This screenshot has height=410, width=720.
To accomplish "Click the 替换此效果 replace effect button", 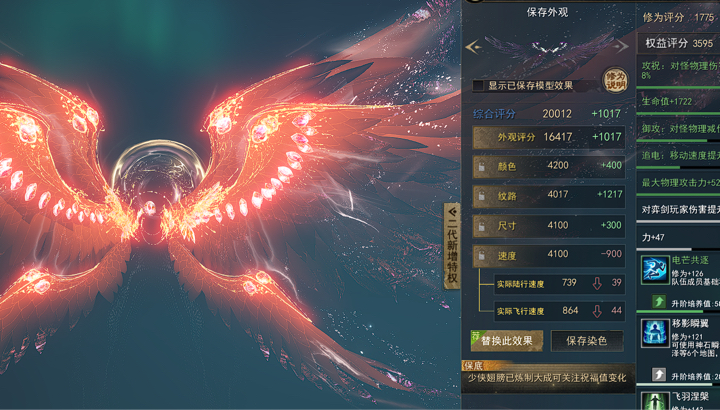I will pyautogui.click(x=508, y=341).
